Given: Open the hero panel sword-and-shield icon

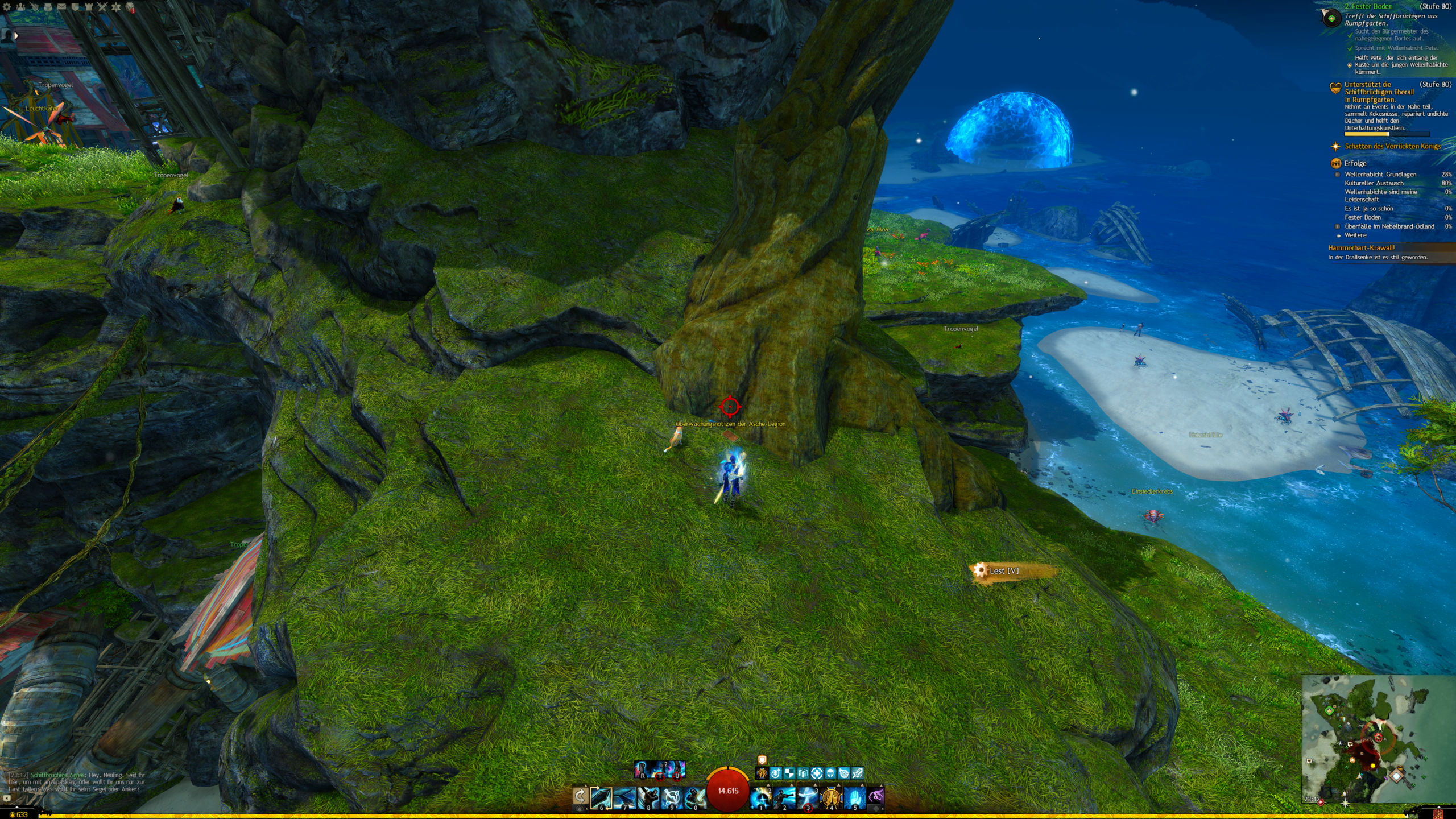Looking at the screenshot, I should click(x=34, y=7).
